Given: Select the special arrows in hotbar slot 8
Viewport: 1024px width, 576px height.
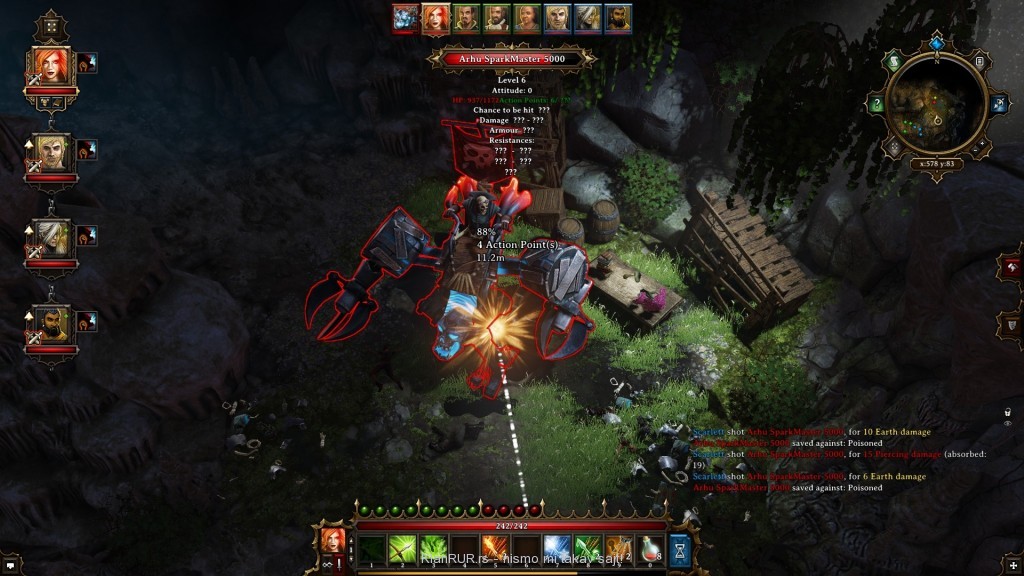Looking at the screenshot, I should pyautogui.click(x=588, y=548).
